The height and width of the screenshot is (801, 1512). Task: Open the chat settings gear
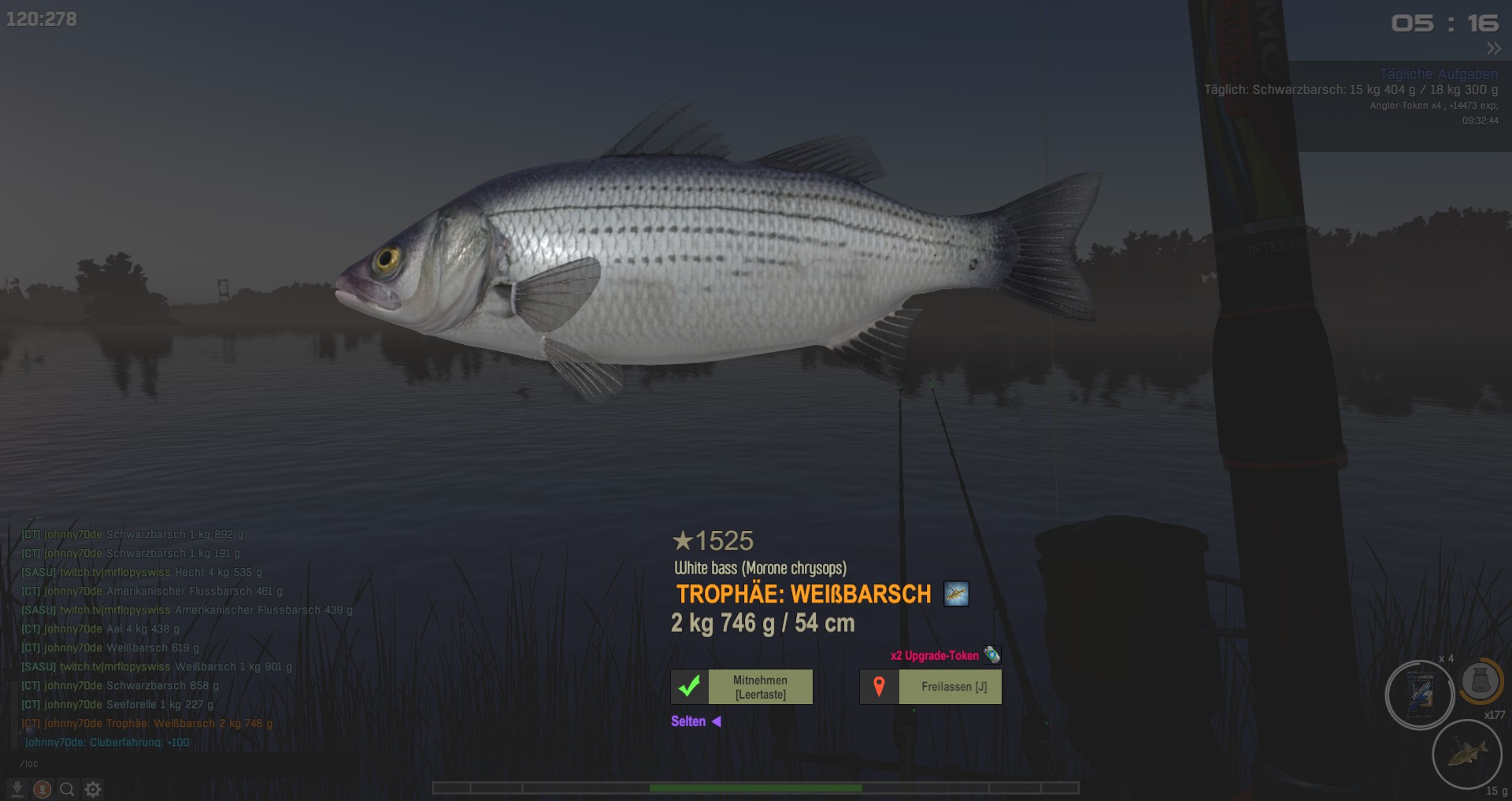pos(93,789)
